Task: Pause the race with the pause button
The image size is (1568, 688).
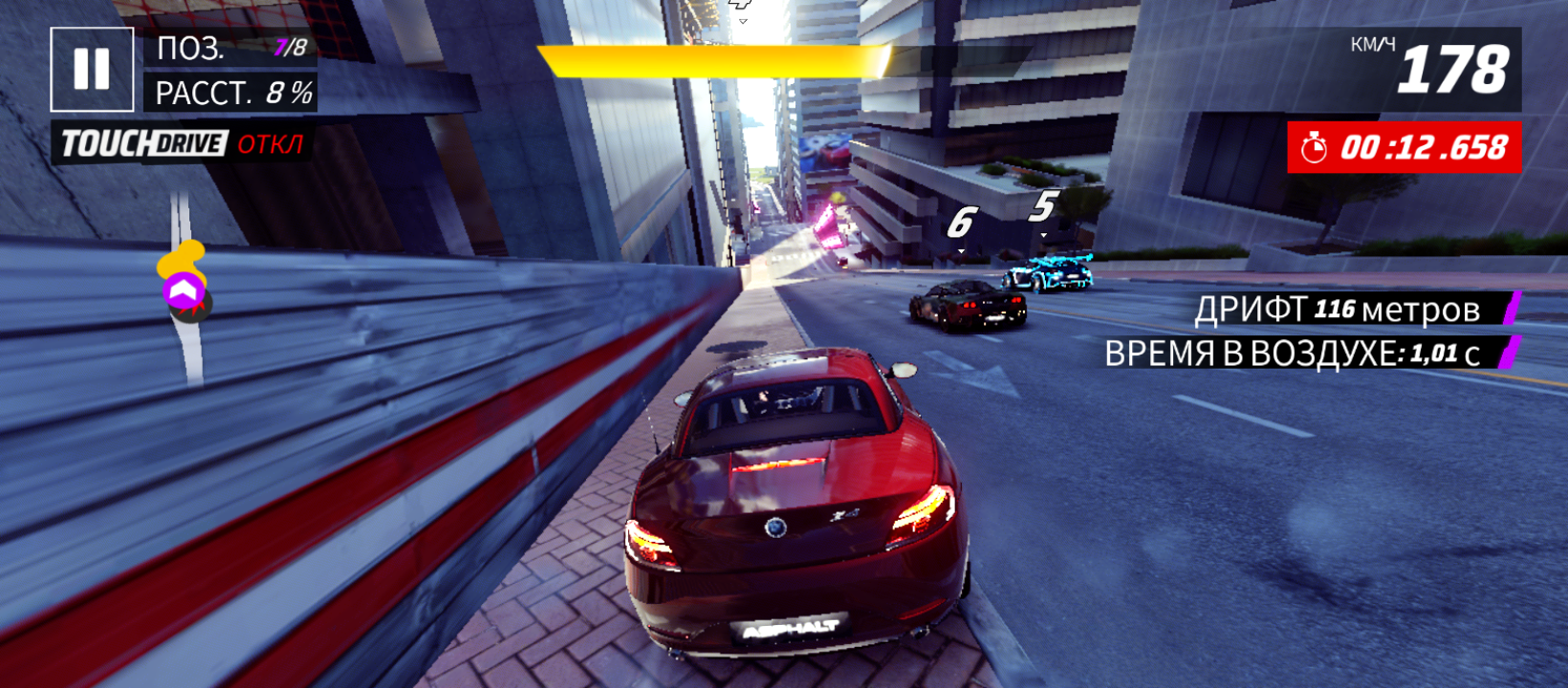Action: click(92, 69)
